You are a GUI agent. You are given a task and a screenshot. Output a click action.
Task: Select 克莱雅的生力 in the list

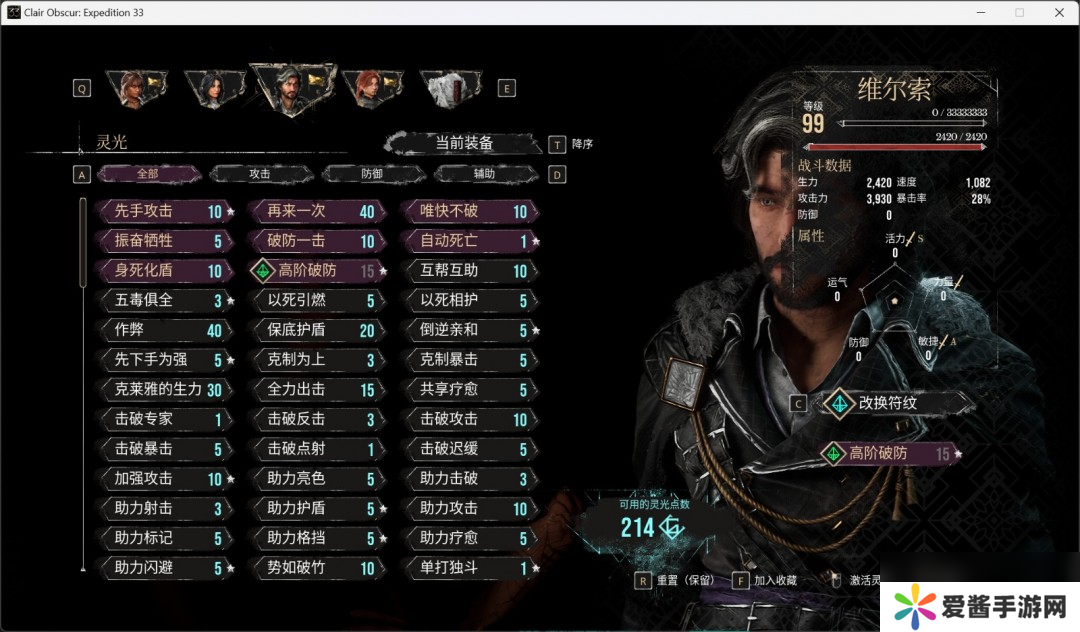162,390
